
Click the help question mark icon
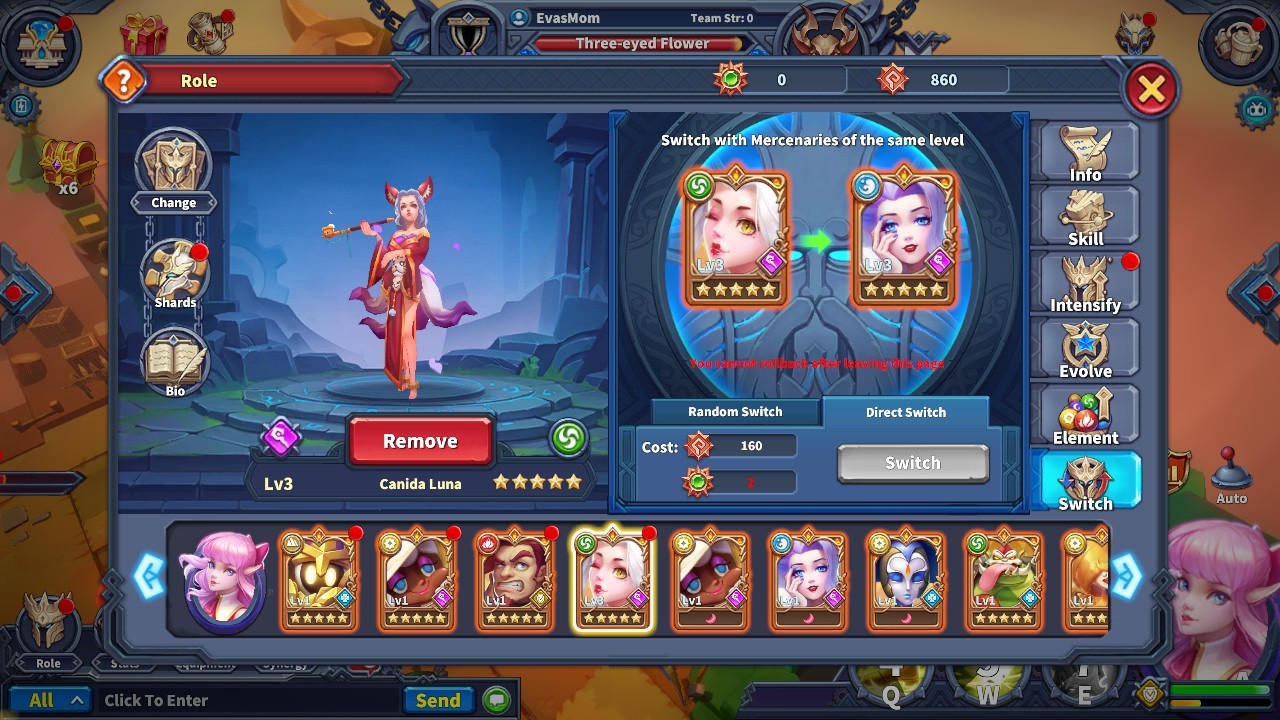coord(124,81)
